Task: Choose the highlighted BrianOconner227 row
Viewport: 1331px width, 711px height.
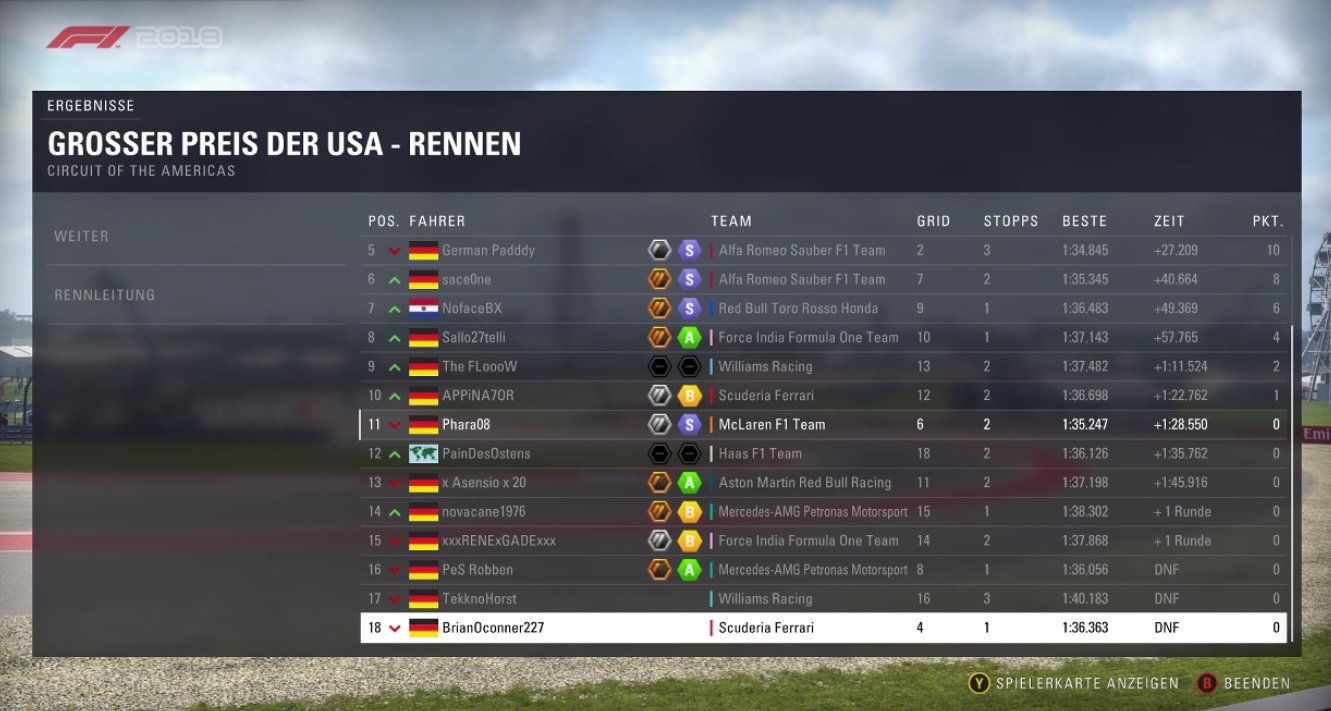Action: pos(493,628)
